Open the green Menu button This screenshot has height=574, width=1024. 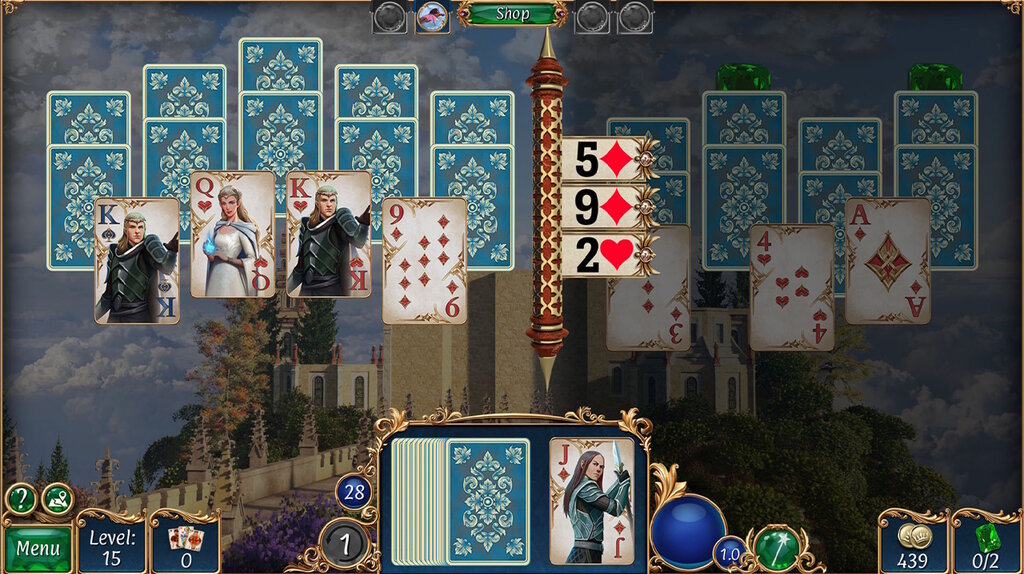click(x=38, y=548)
